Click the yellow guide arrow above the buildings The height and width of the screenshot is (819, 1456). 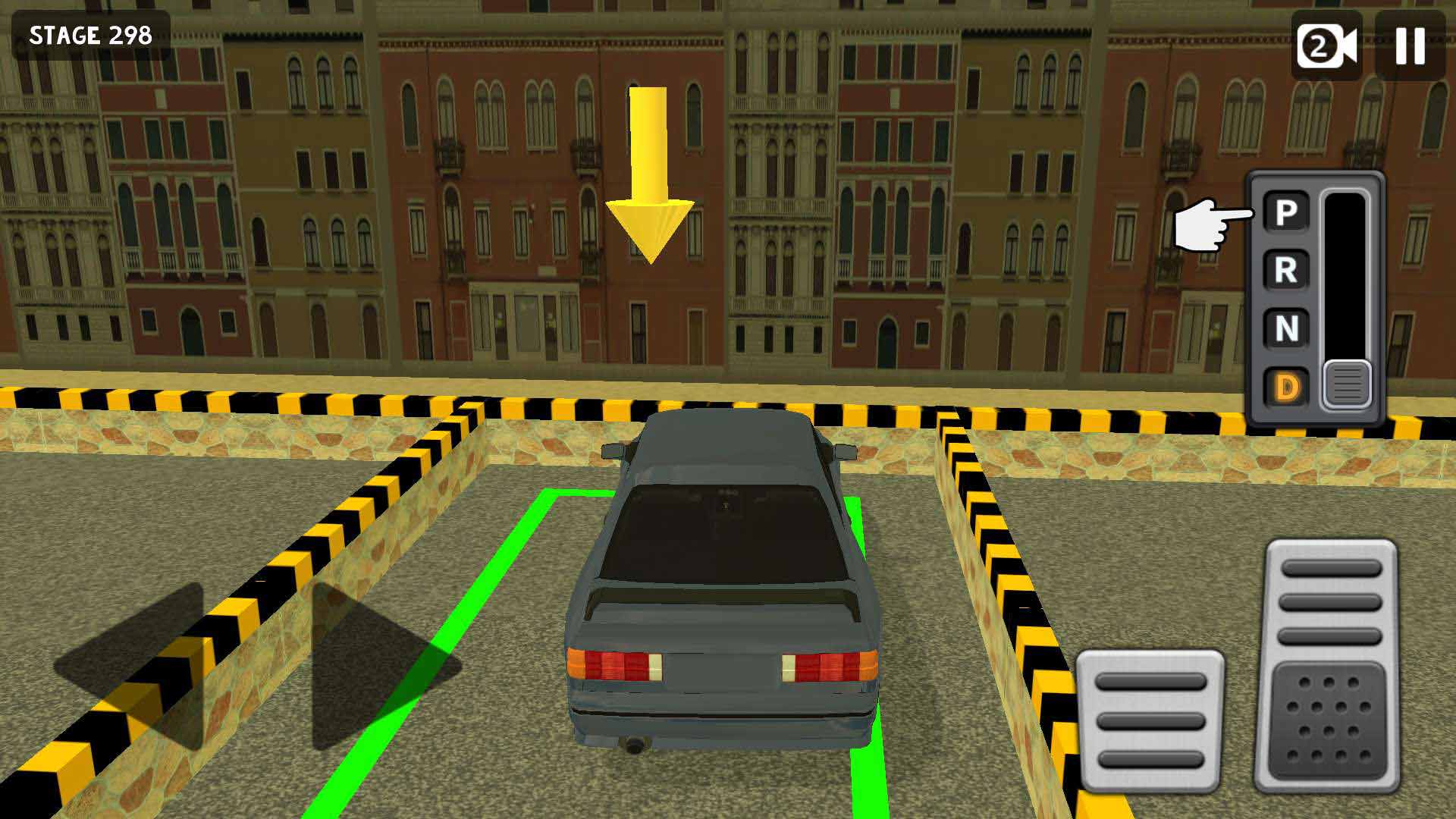(x=648, y=174)
